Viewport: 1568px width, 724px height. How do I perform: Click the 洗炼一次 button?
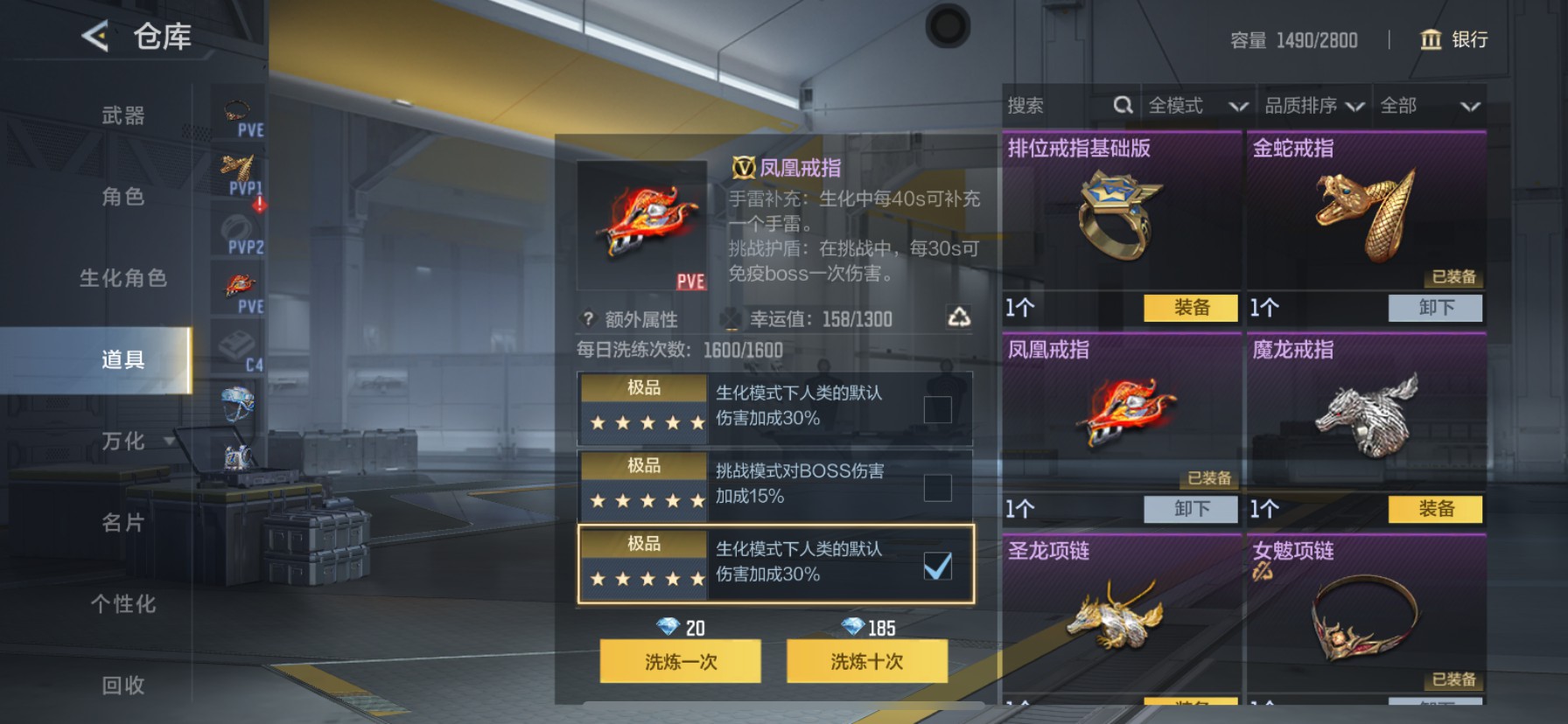click(x=679, y=662)
